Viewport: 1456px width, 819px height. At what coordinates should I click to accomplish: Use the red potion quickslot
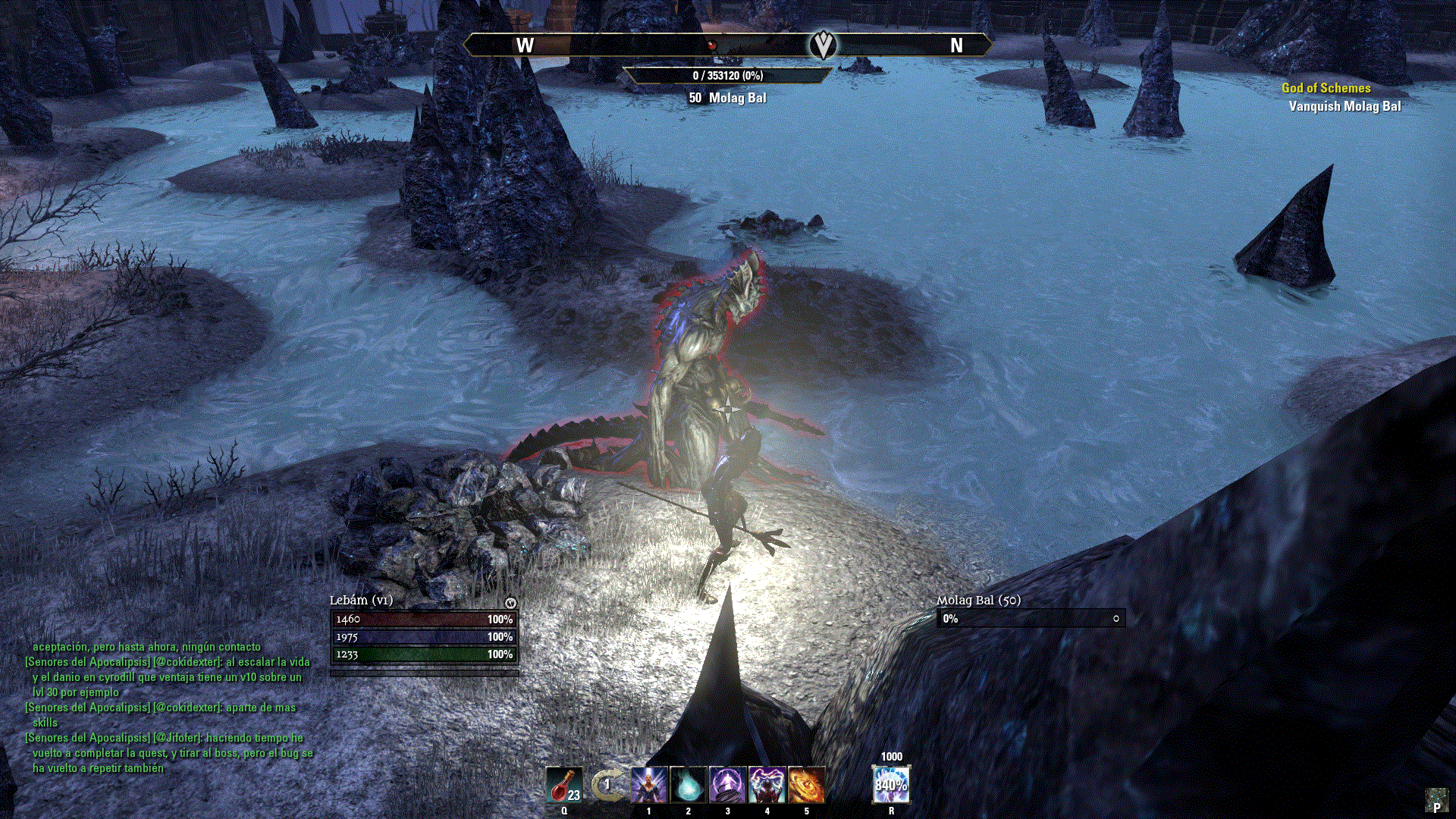pyautogui.click(x=564, y=785)
